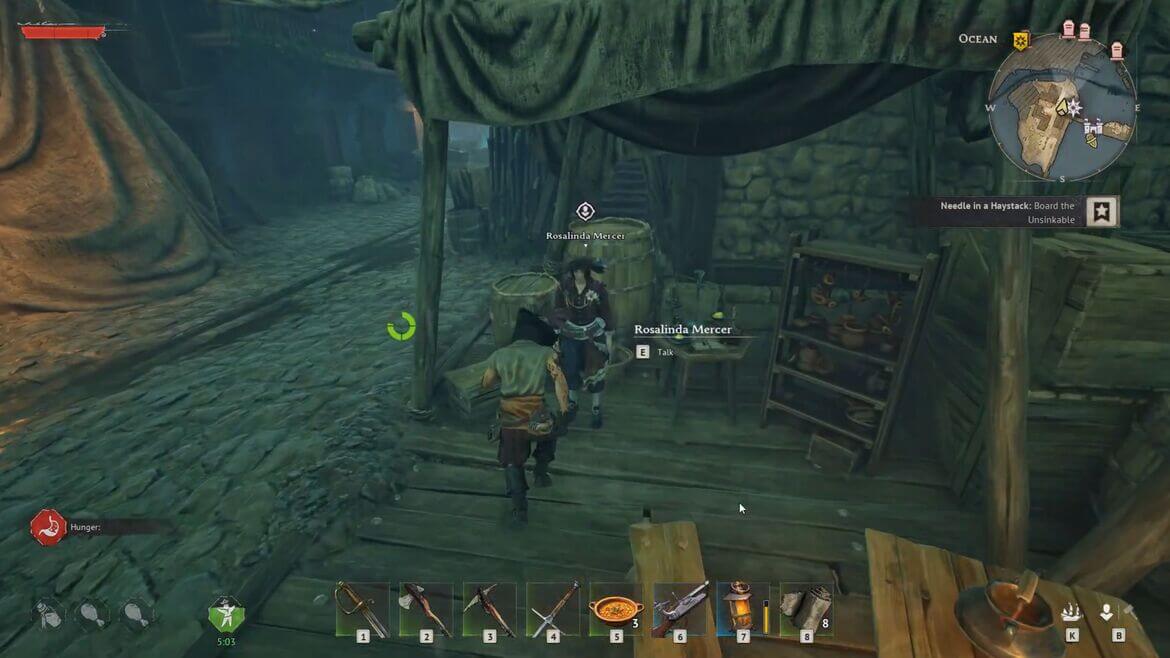
Task: Click the quest banner star icon
Action: (x=1102, y=212)
